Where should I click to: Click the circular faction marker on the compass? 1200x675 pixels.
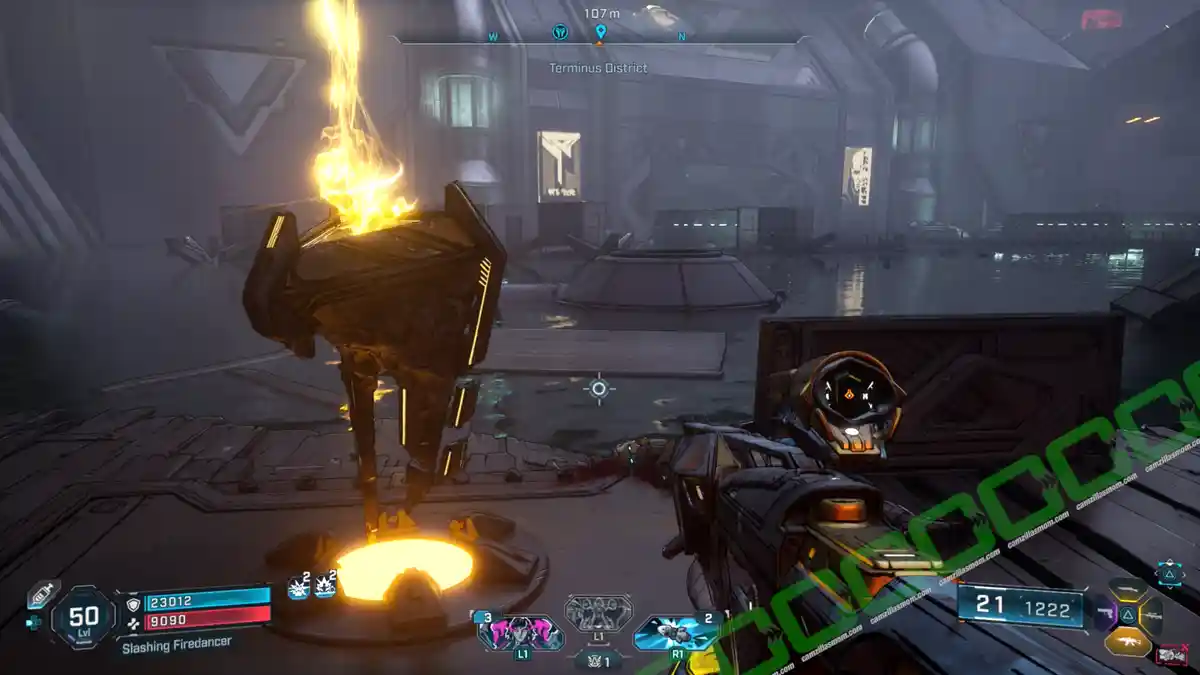click(x=561, y=33)
